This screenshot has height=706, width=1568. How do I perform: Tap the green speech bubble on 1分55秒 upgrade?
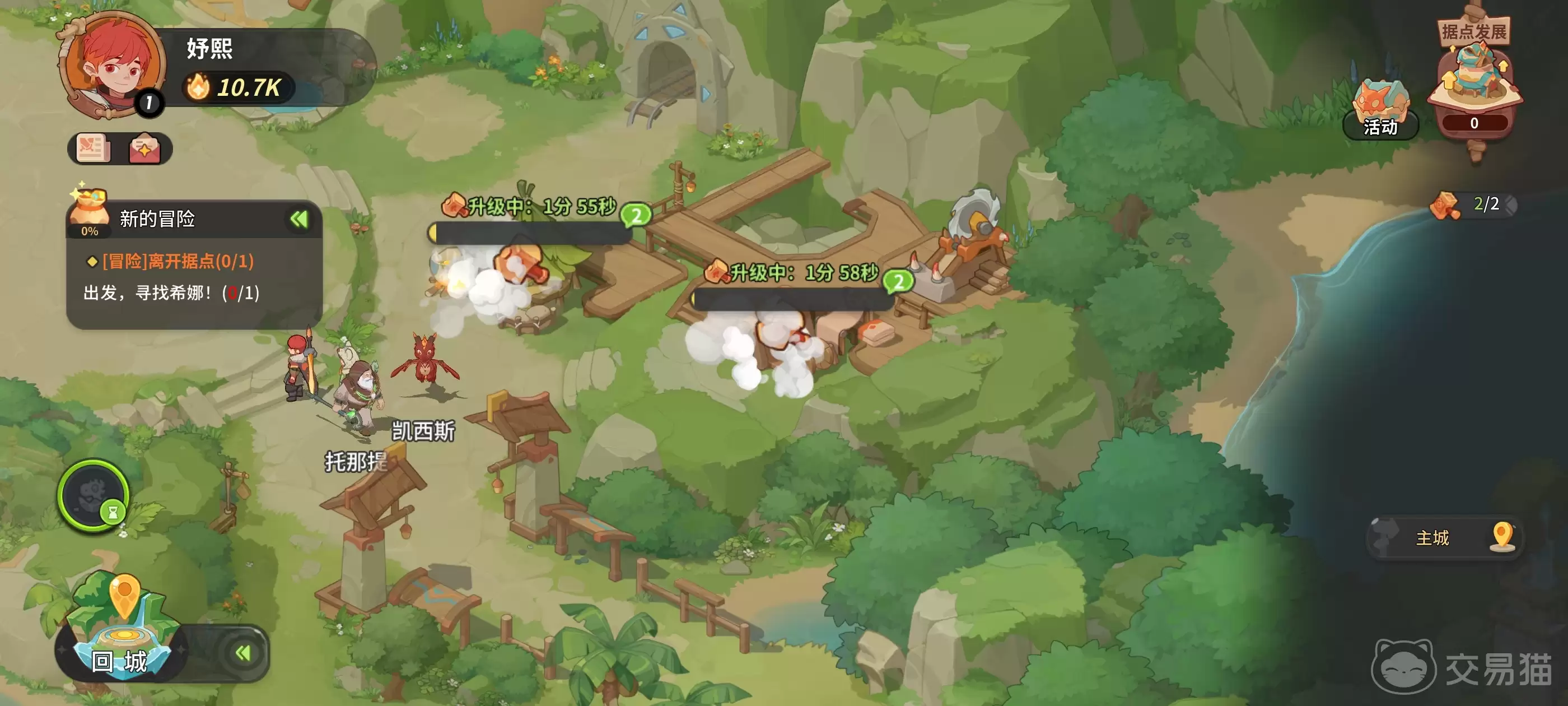pos(636,215)
